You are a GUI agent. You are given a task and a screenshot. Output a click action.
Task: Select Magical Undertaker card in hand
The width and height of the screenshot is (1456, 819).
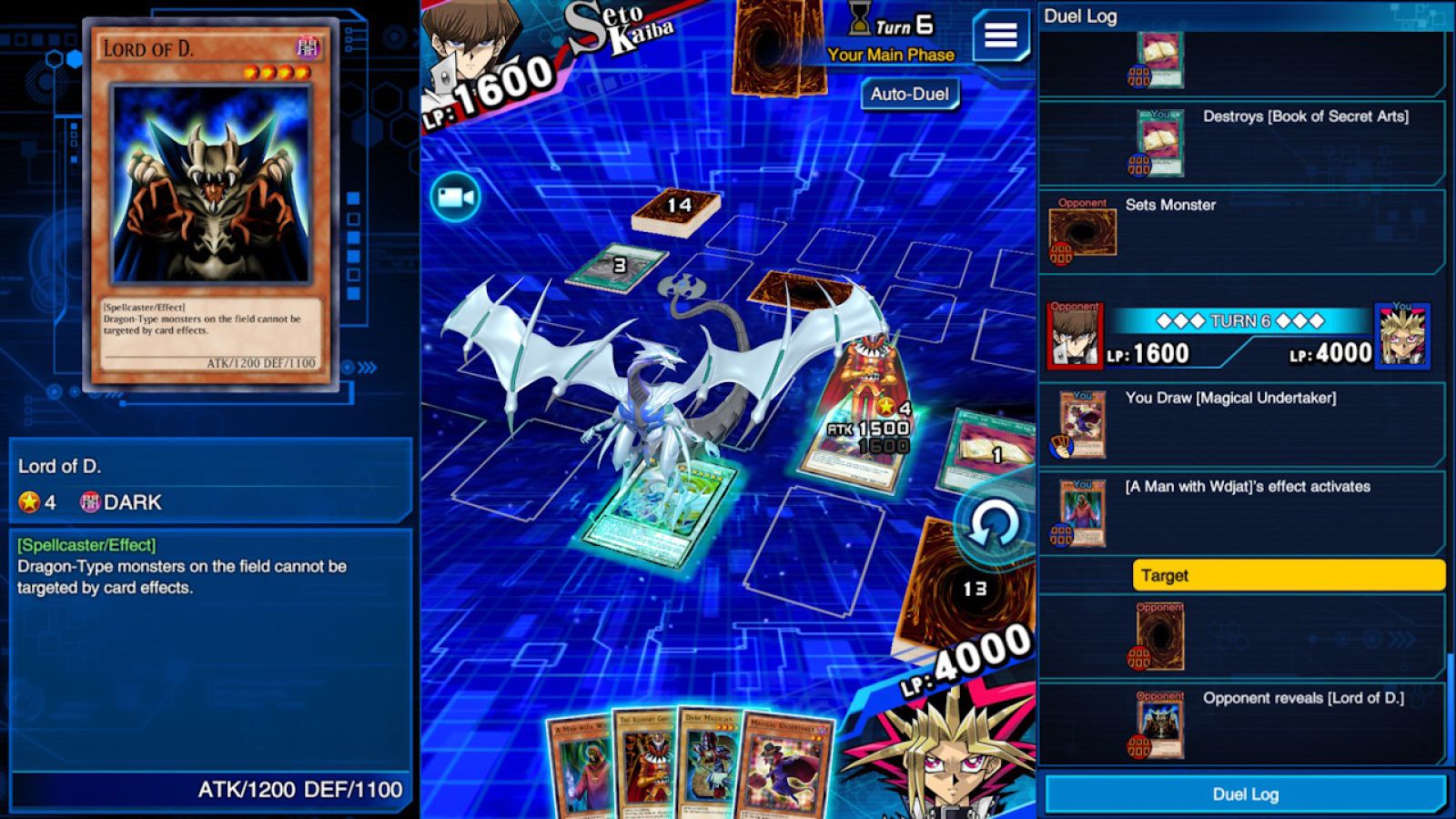785,767
